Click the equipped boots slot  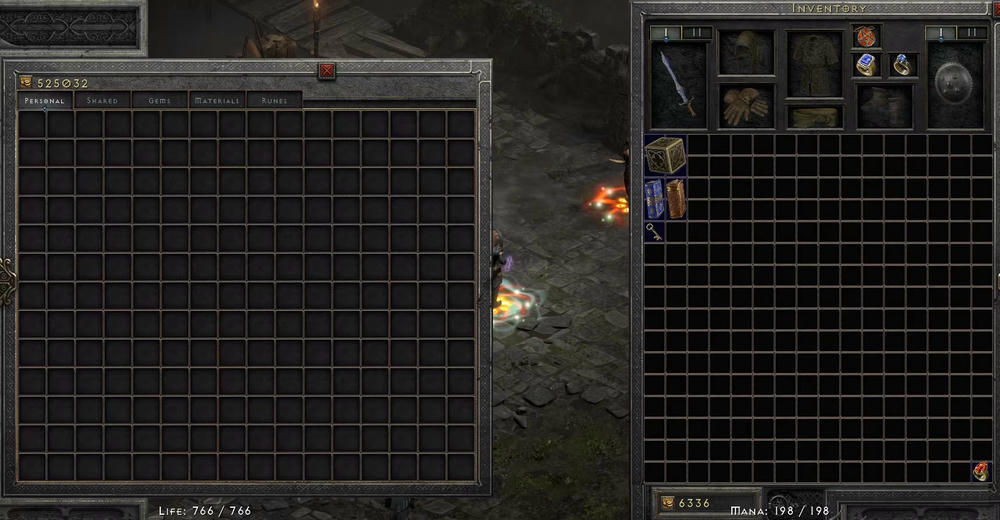click(x=883, y=104)
